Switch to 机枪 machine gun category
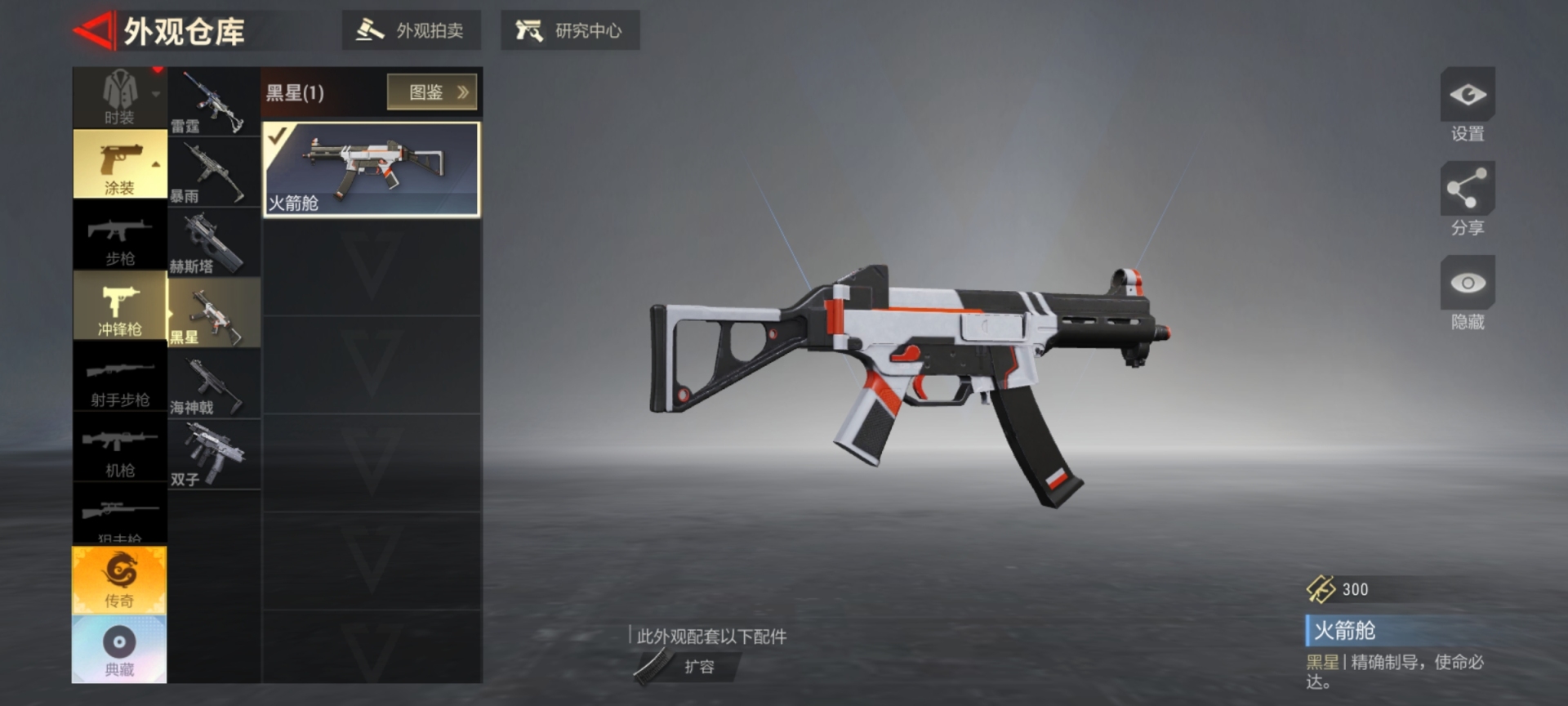Viewport: 1568px width, 706px height. [x=119, y=448]
